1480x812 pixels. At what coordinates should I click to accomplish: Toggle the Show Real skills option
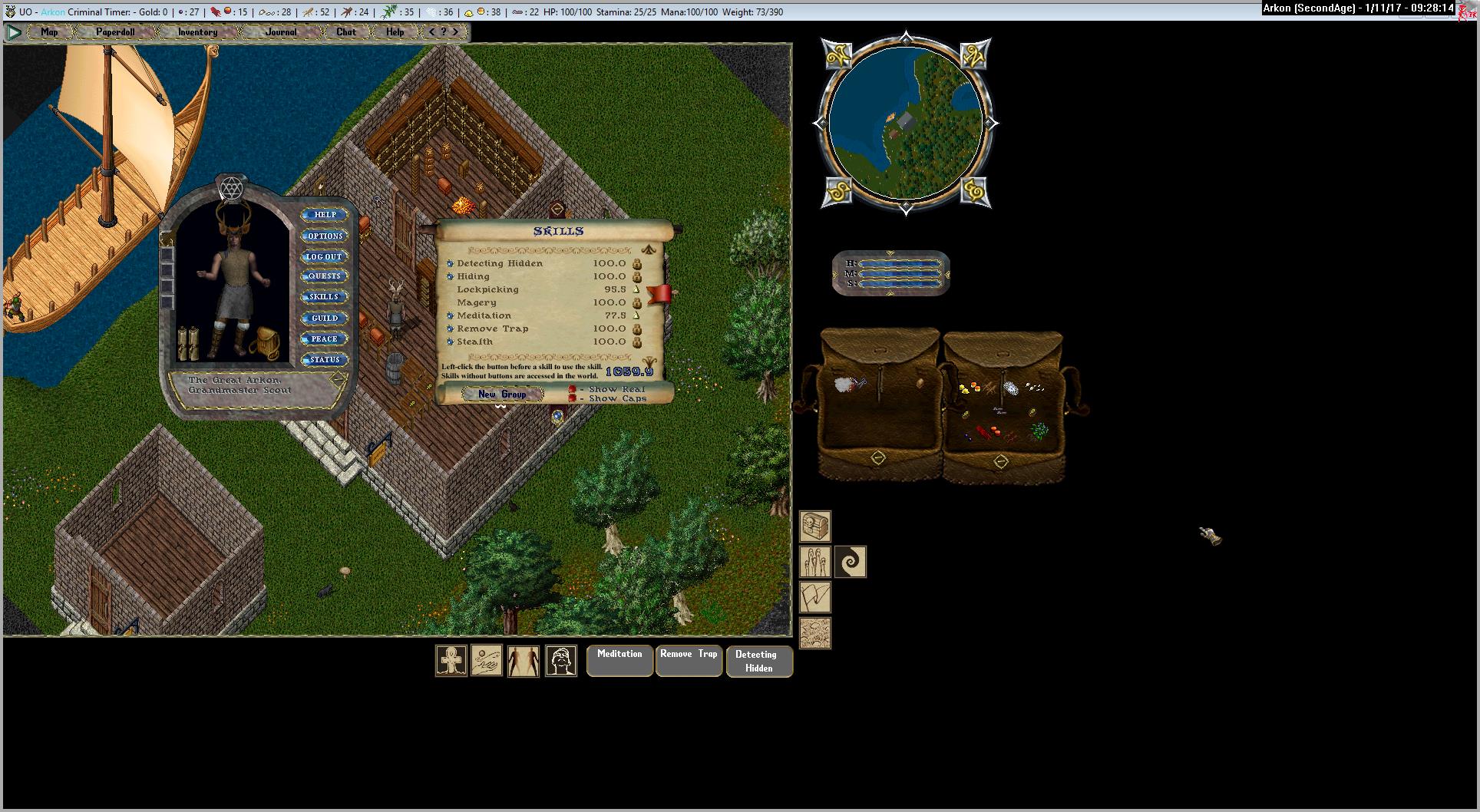572,389
